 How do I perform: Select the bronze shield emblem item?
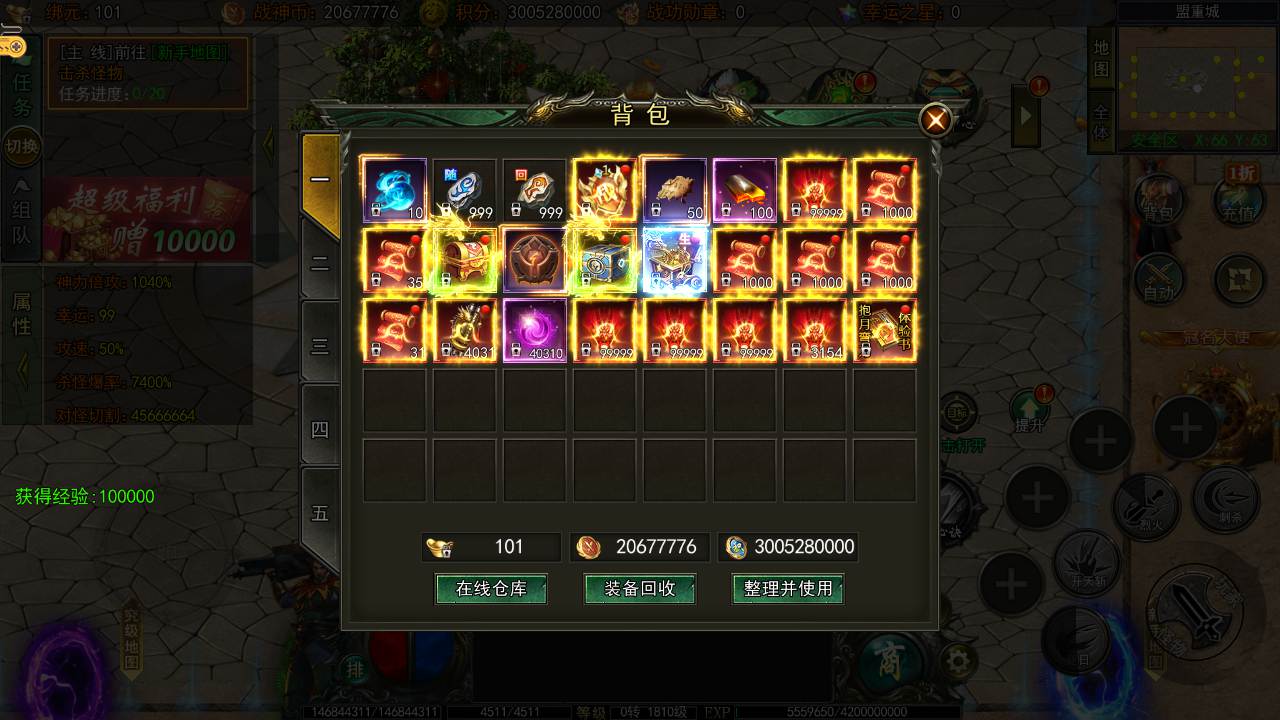click(x=535, y=260)
